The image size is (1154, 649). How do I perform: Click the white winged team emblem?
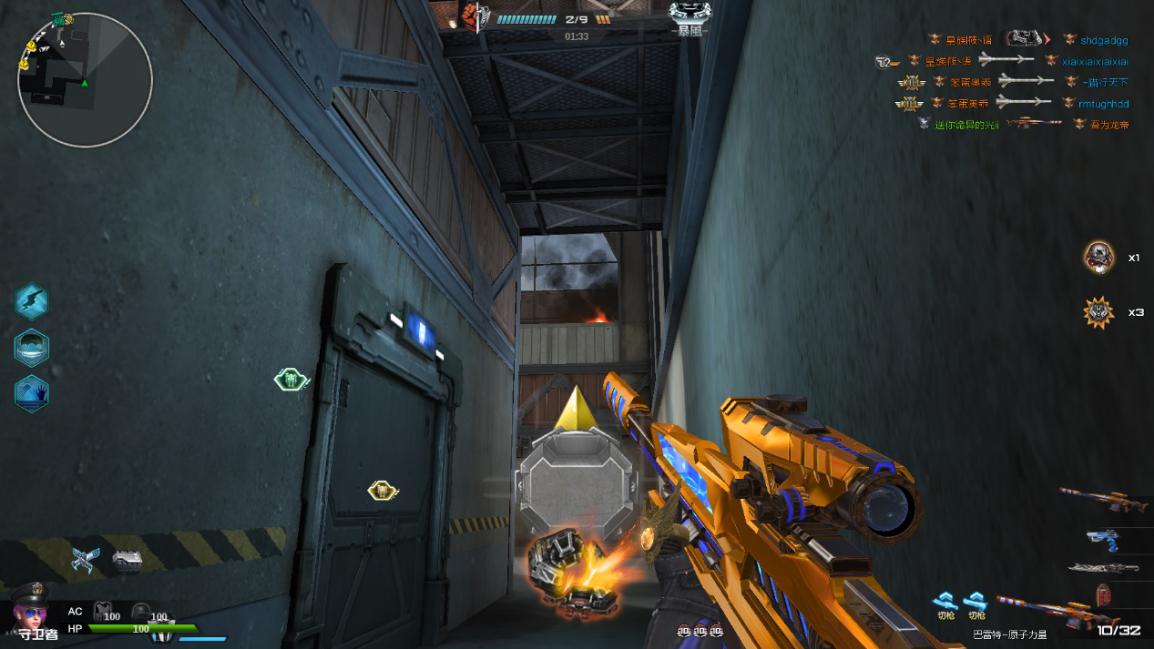[x=690, y=14]
